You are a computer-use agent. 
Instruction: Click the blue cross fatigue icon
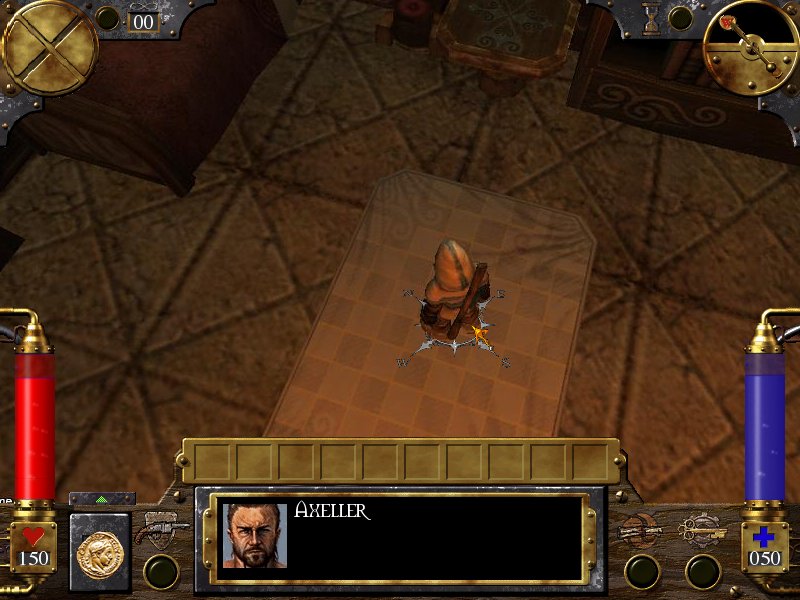(765, 537)
